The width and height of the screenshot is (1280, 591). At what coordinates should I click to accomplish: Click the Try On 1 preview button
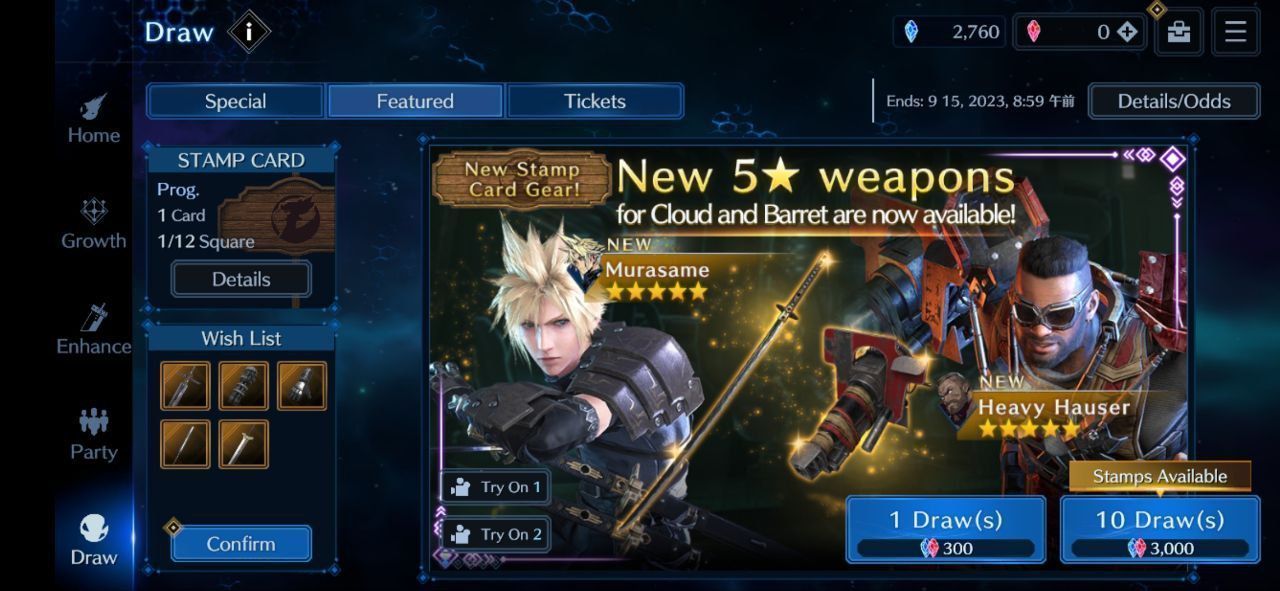[x=496, y=487]
